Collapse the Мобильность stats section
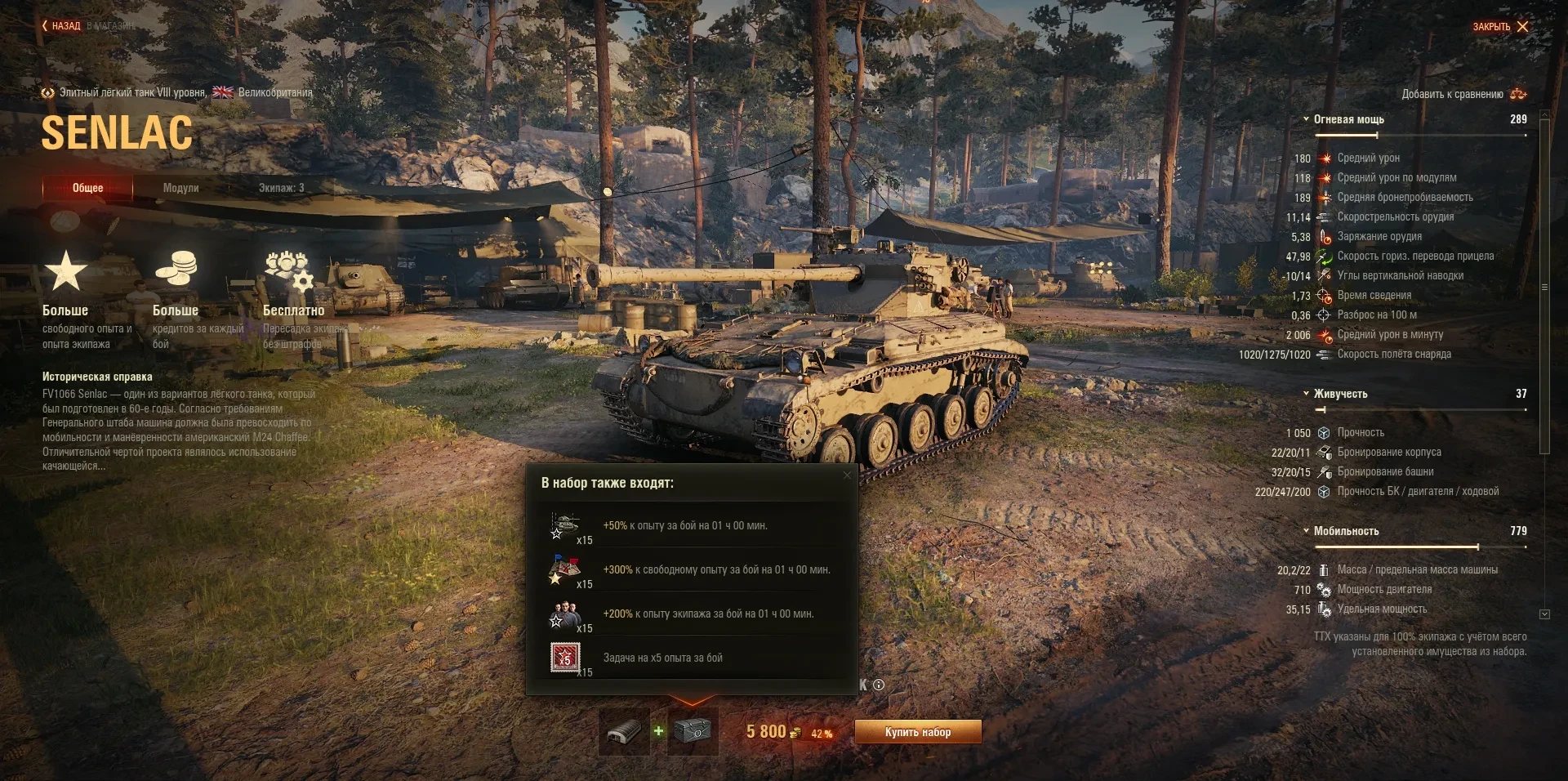Screen dimensions: 1568x781 pos(1307,531)
